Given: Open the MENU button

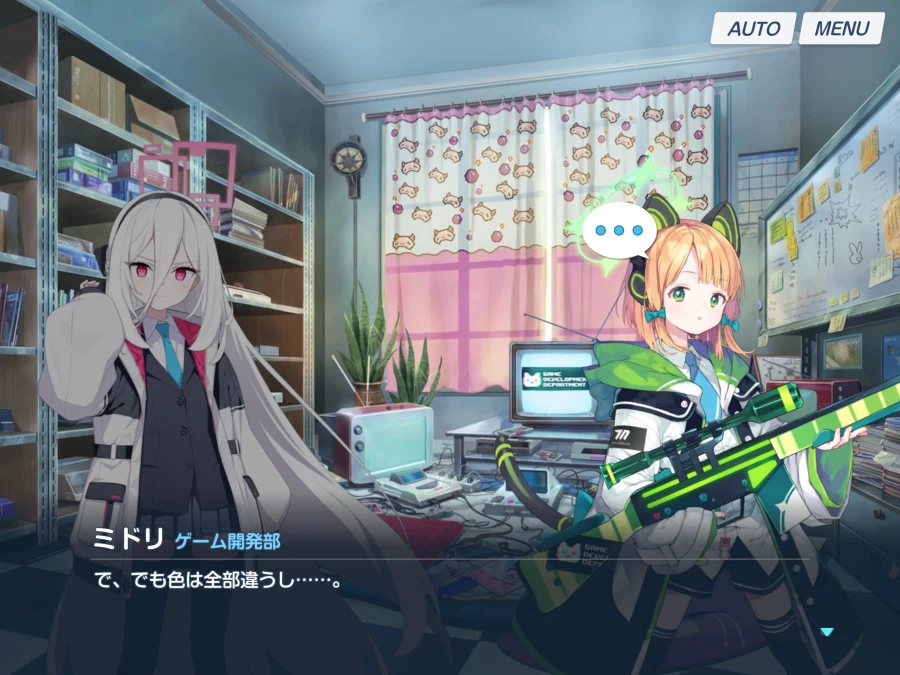Looking at the screenshot, I should tap(841, 28).
